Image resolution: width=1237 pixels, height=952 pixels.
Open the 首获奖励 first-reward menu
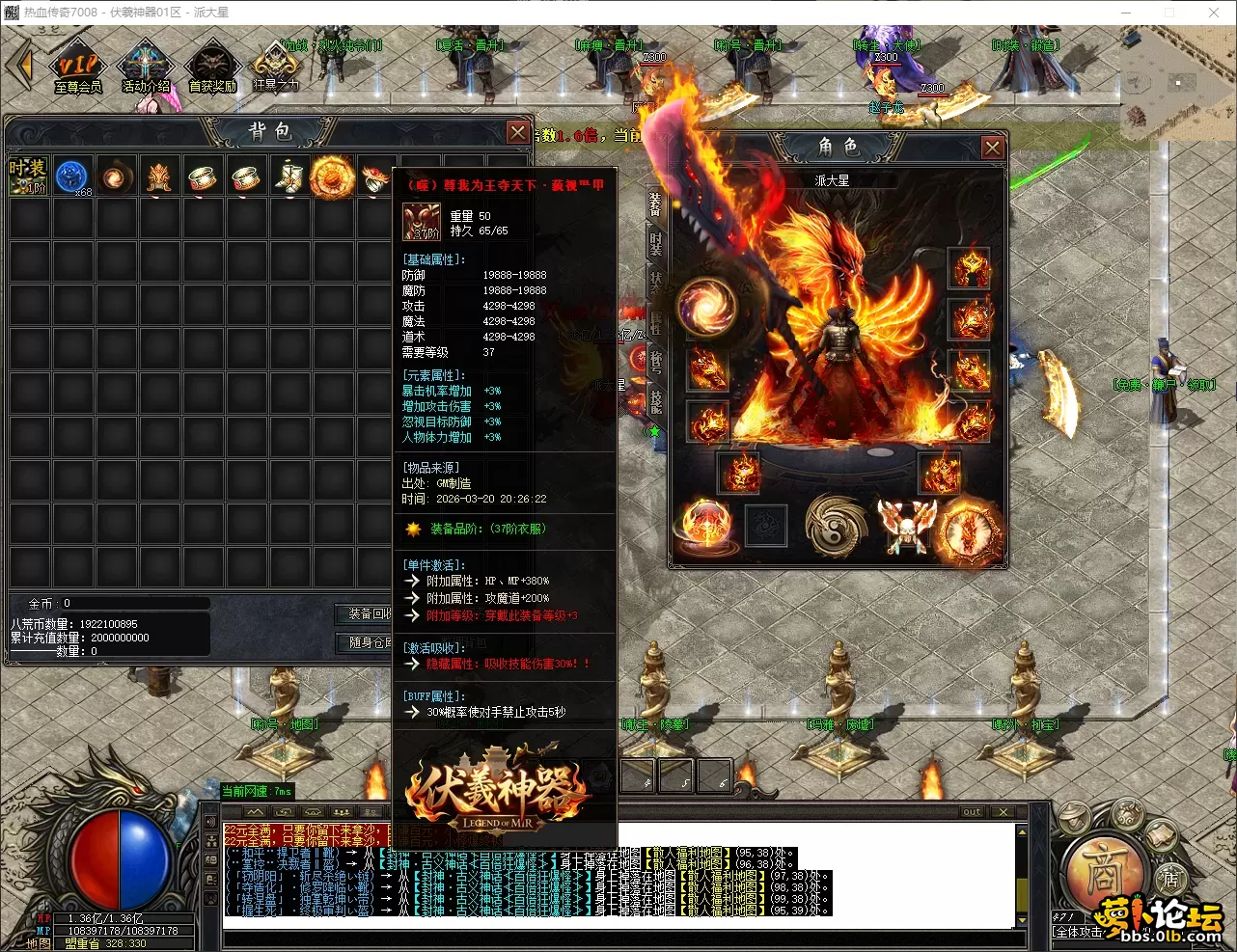coord(212,68)
